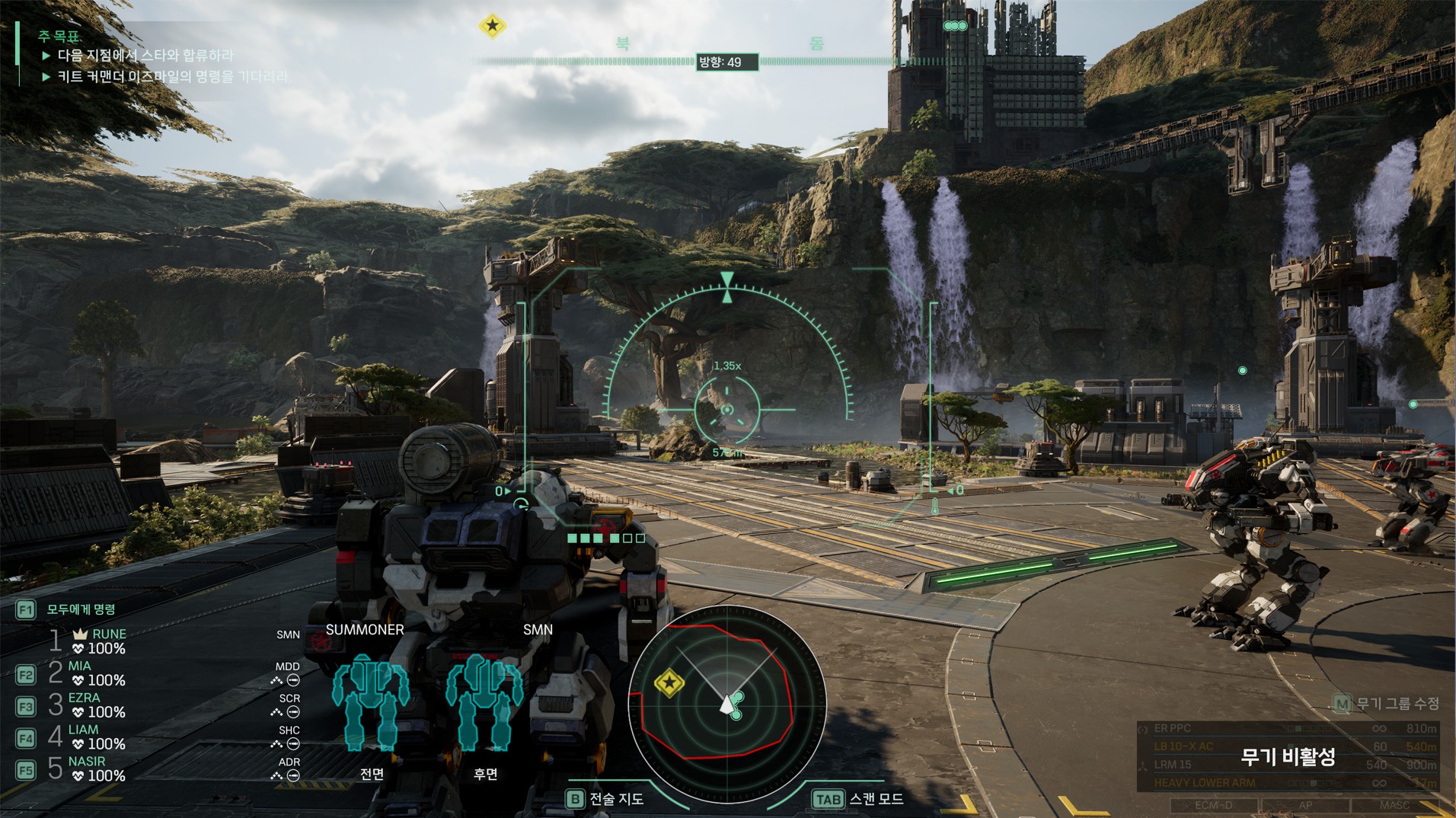
Task: Click the yellow star objective marker on radar
Action: pos(669,682)
